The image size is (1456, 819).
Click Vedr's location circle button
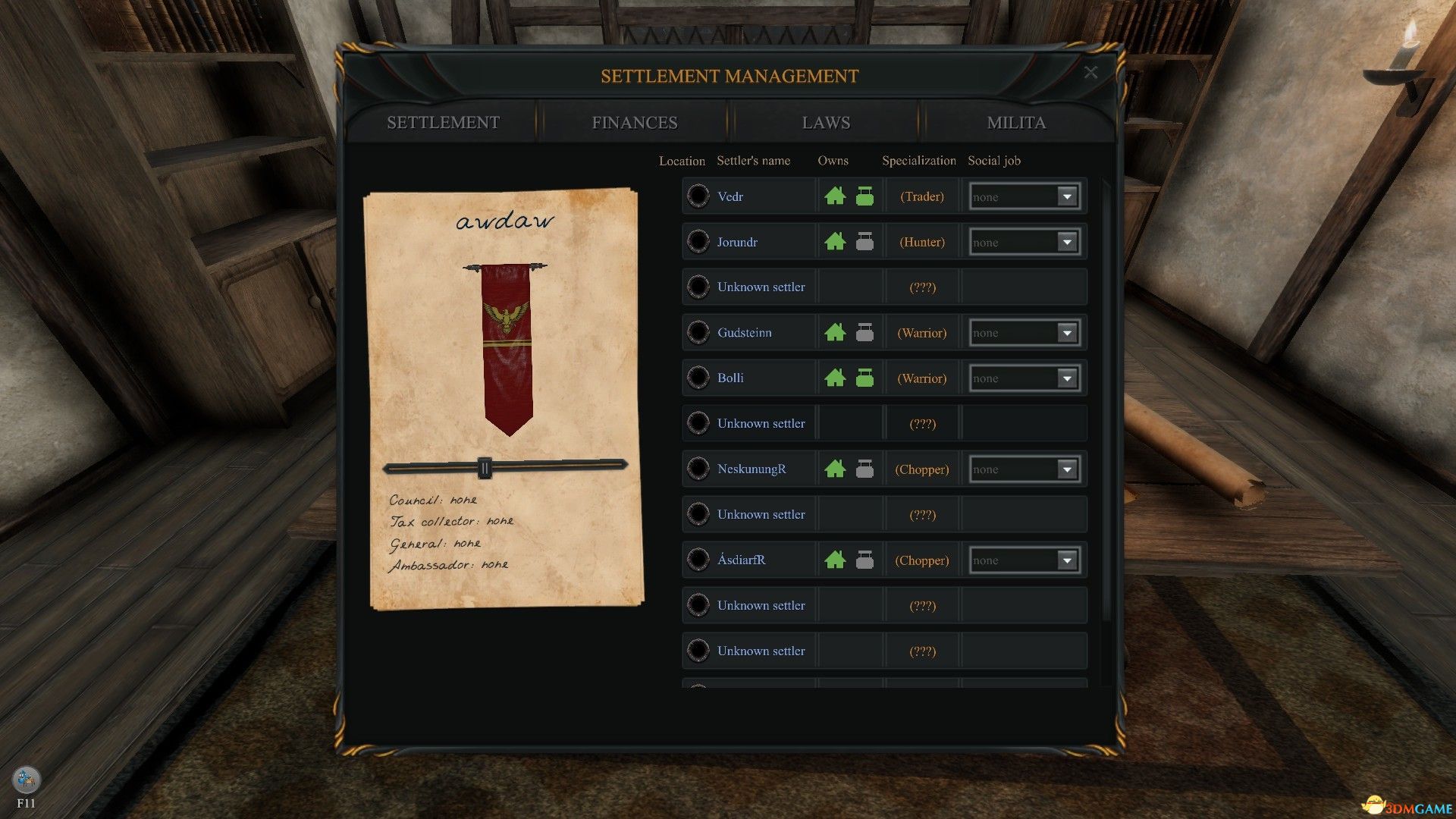[698, 196]
